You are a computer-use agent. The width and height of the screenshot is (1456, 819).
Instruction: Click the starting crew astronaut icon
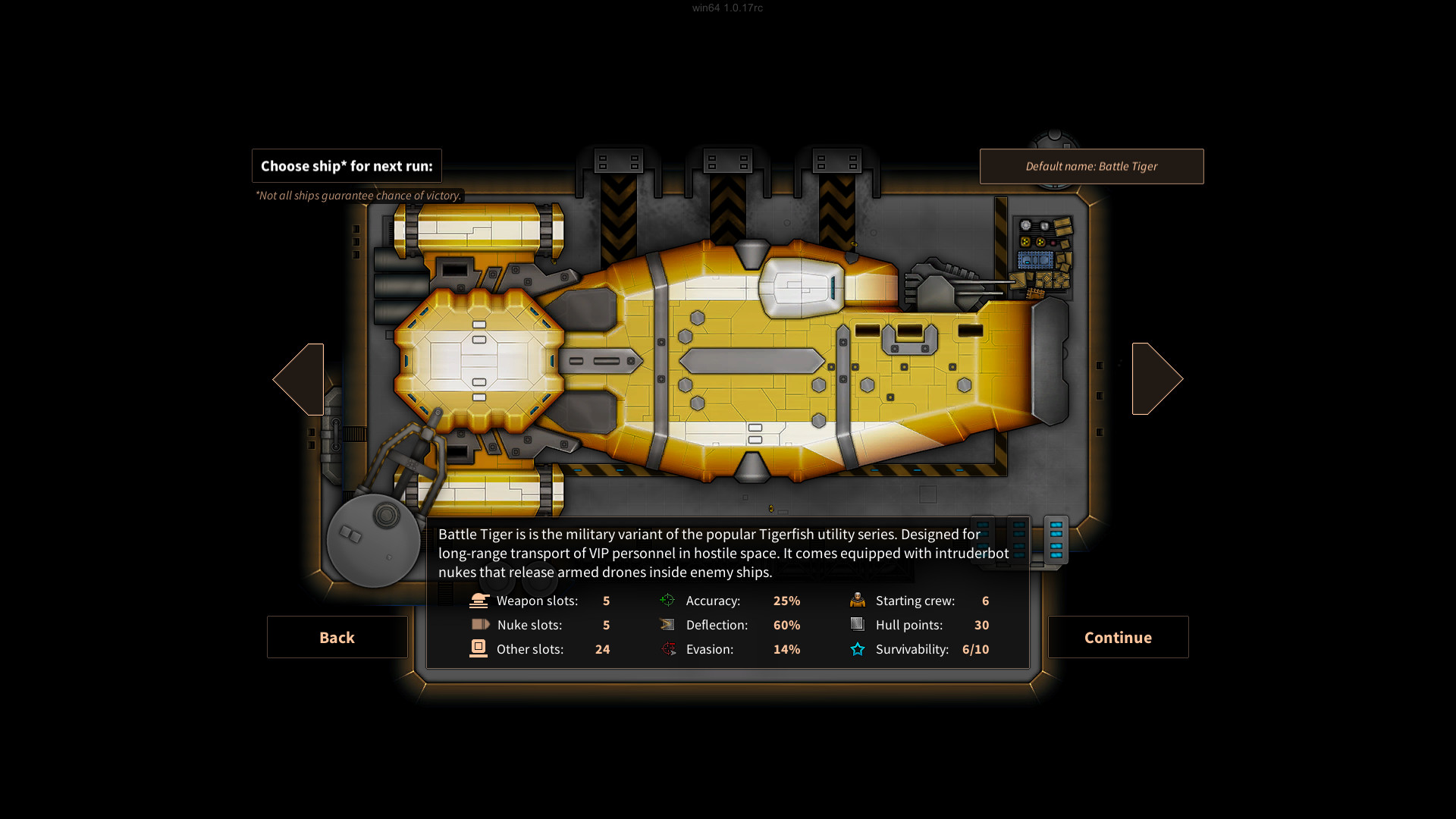(858, 600)
